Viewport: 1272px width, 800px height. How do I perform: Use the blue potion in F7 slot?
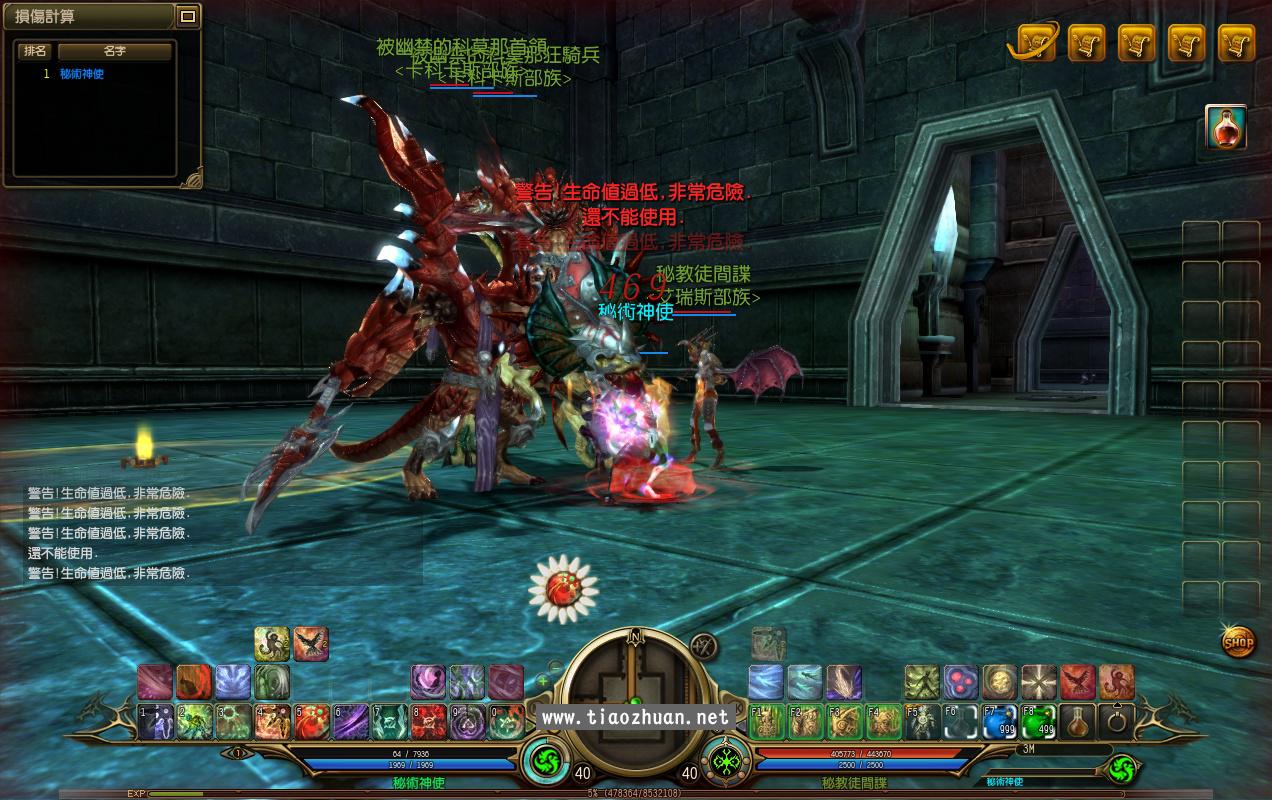click(x=998, y=721)
